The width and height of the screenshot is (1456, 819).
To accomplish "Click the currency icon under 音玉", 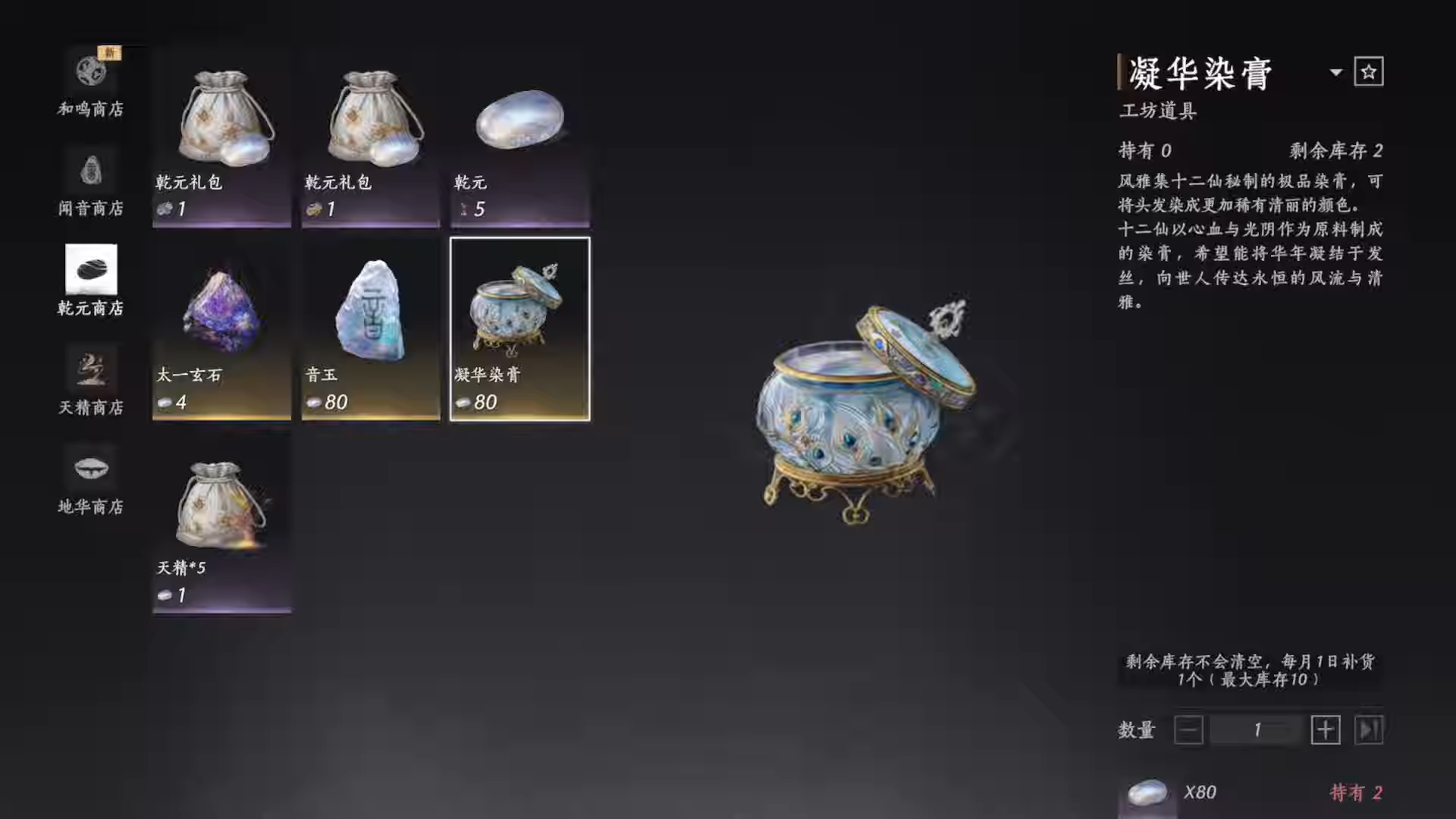I will 315,403.
